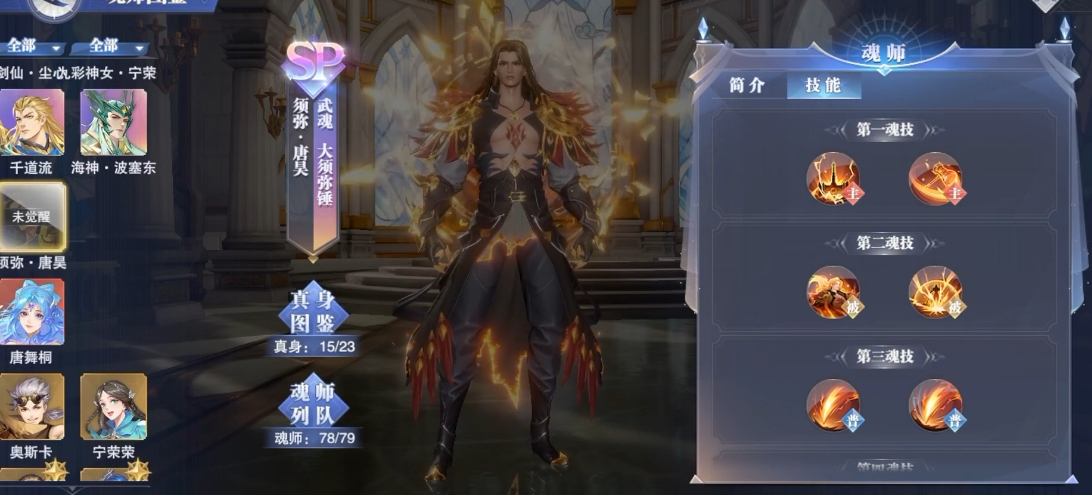
Task: Switch to the 技能 tab
Action: [x=823, y=86]
